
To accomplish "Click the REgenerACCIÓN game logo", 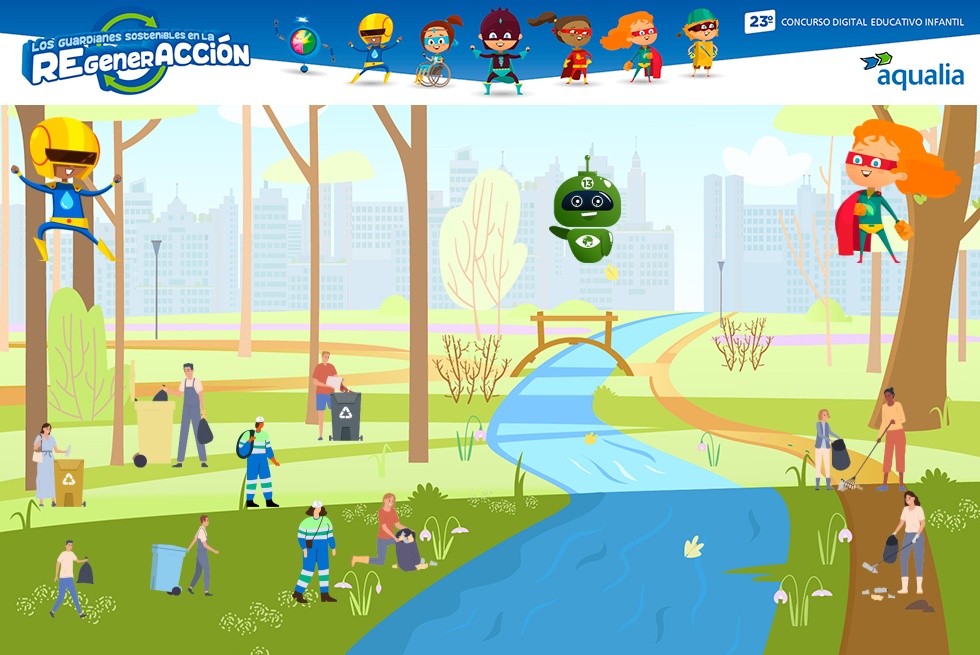I will point(136,55).
